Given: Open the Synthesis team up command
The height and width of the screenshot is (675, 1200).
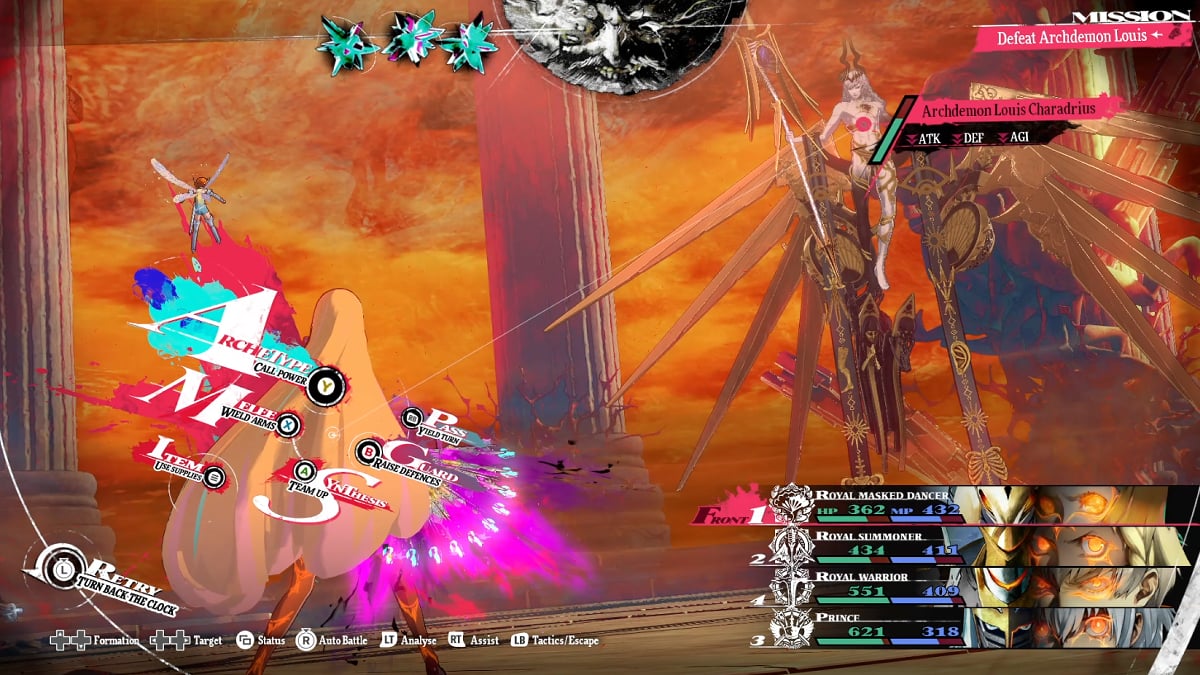Looking at the screenshot, I should 306,470.
